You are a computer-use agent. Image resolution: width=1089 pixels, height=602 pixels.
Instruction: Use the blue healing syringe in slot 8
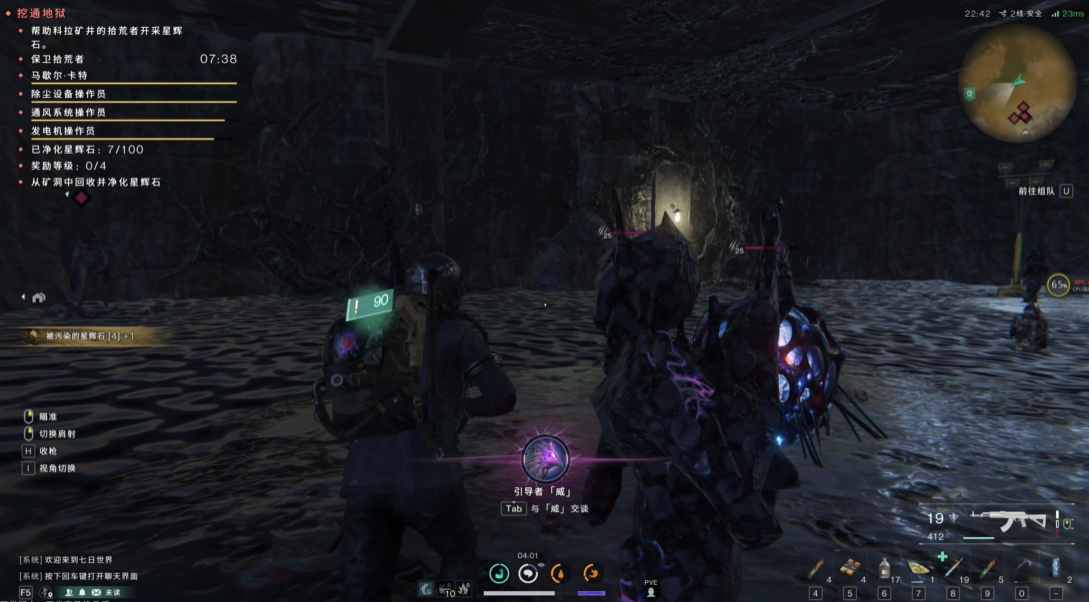pyautogui.click(x=953, y=568)
